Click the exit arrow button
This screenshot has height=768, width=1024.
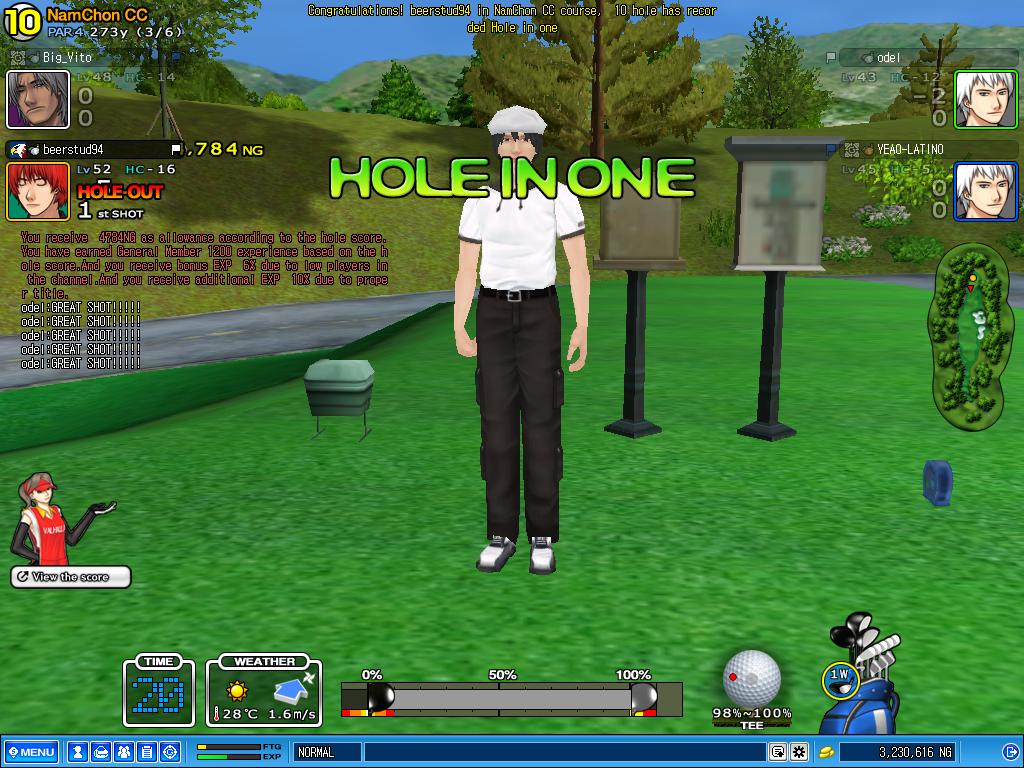click(x=1008, y=752)
